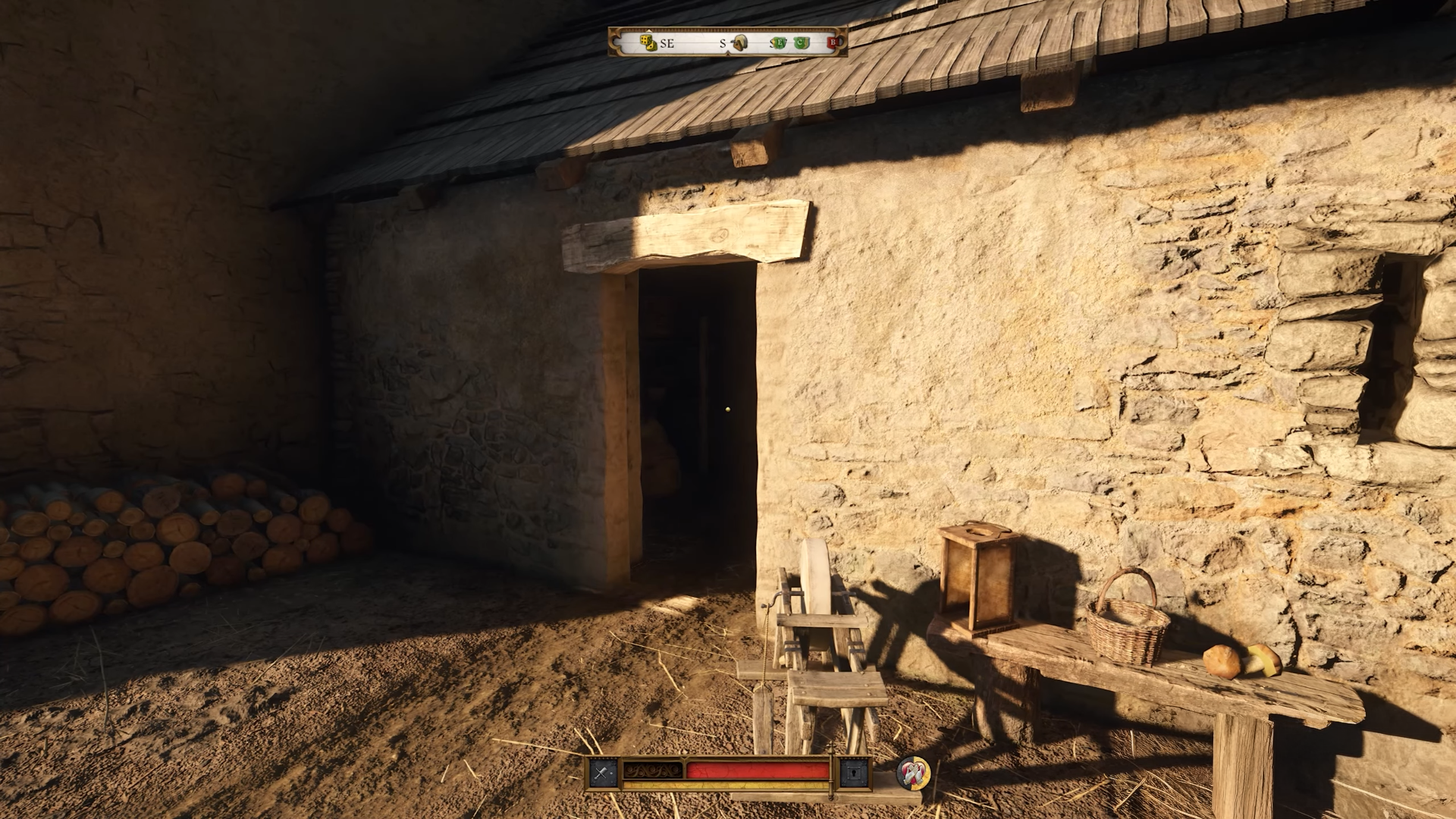Select the red B marker on the compass
The image size is (1456, 819).
click(833, 42)
